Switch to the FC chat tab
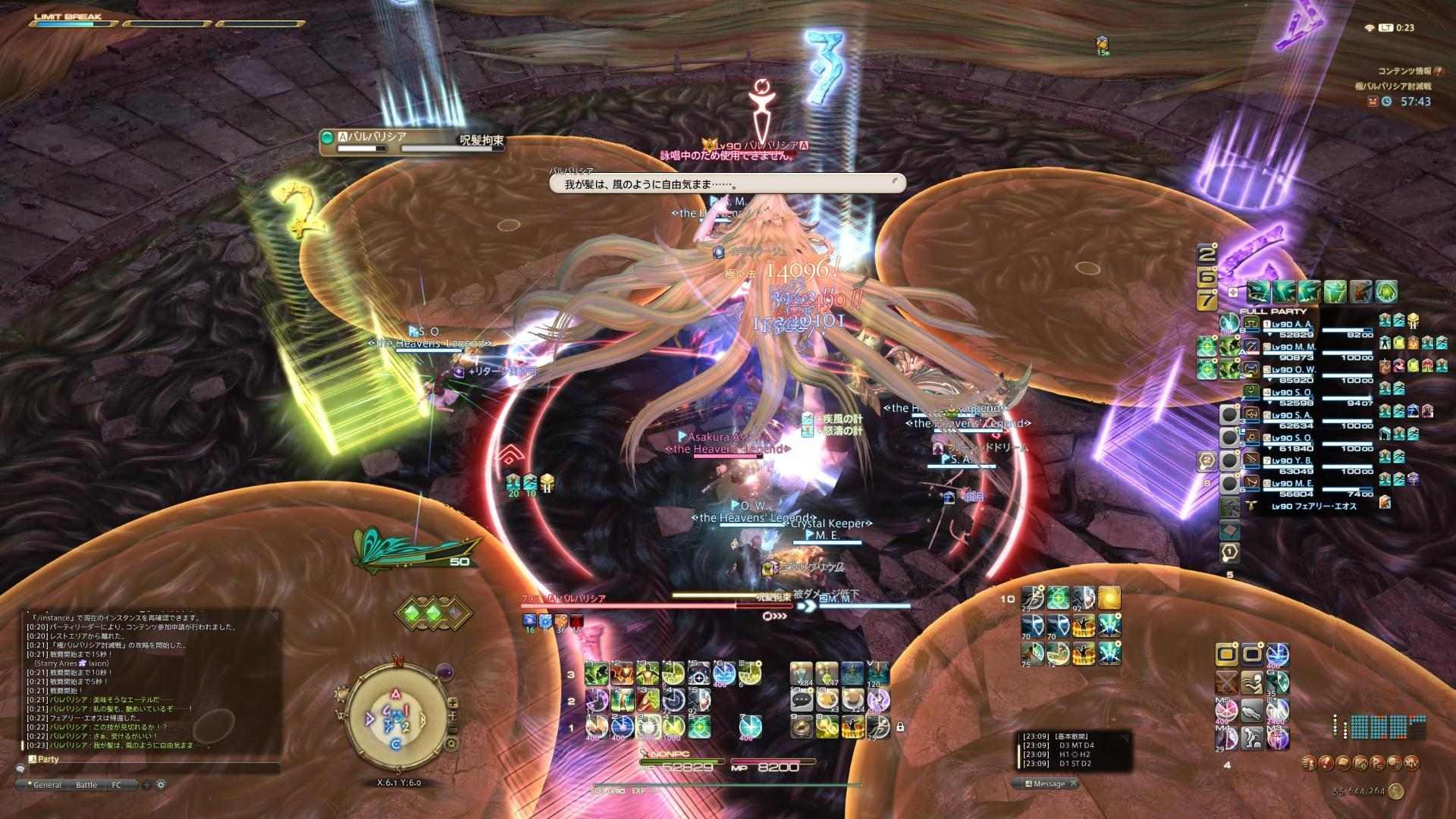 click(x=118, y=785)
